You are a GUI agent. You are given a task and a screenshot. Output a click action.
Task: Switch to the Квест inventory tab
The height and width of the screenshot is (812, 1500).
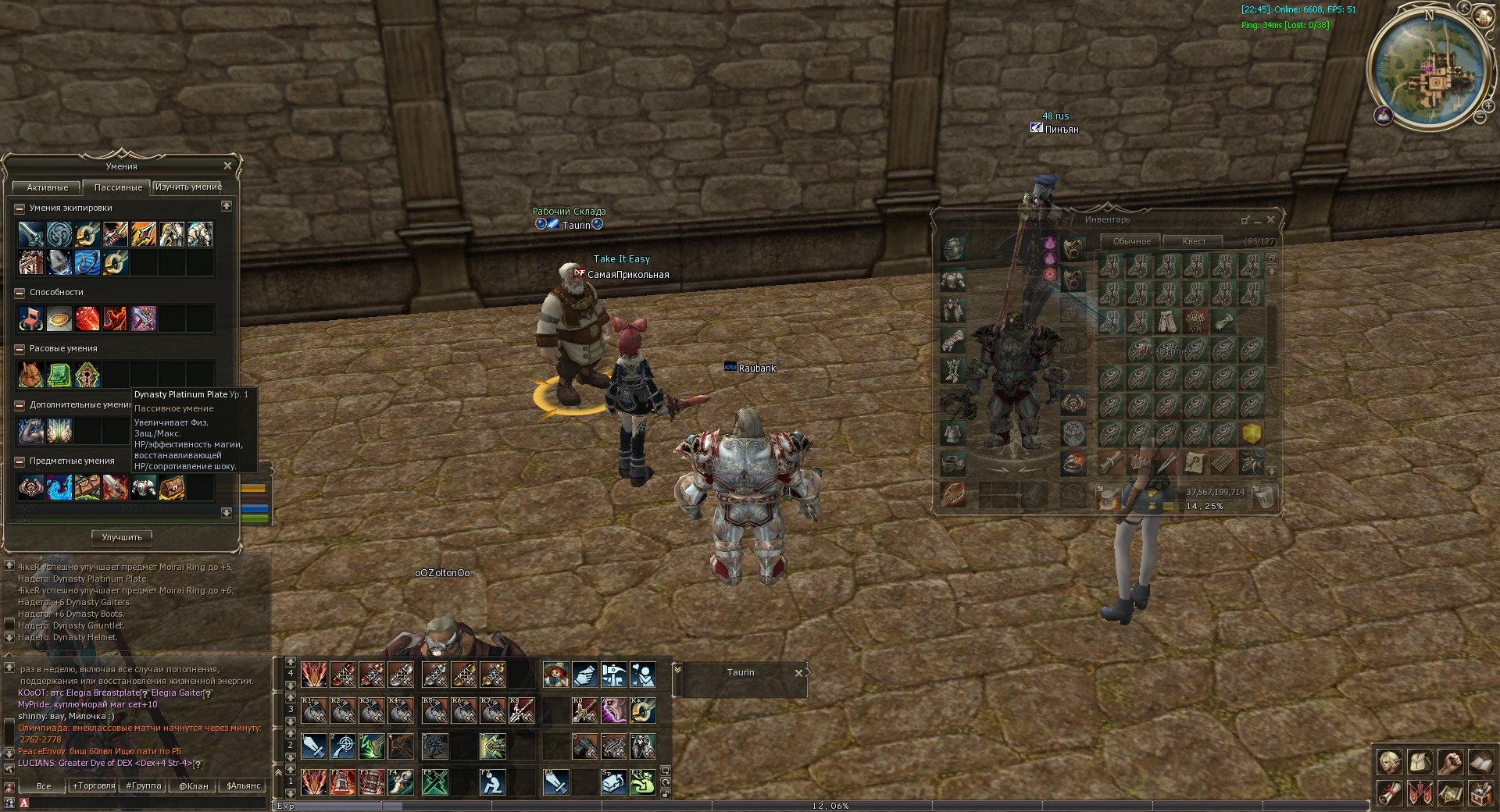coord(1193,241)
